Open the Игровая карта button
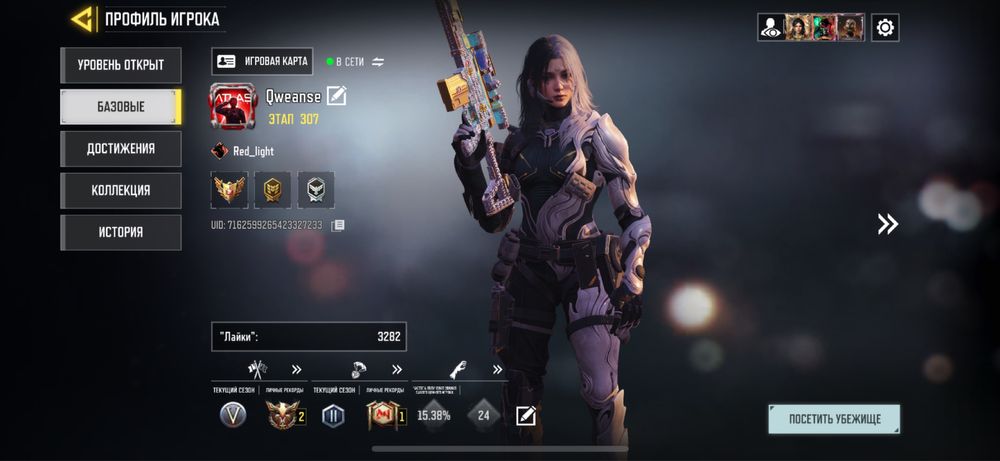 tap(263, 61)
